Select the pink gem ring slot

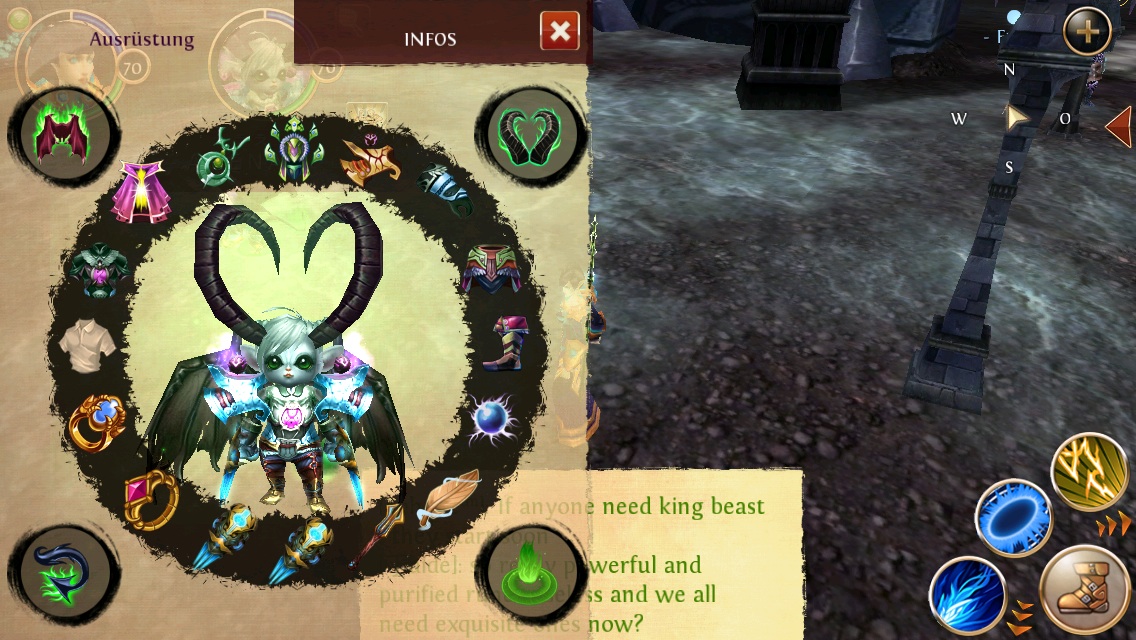pyautogui.click(x=149, y=497)
